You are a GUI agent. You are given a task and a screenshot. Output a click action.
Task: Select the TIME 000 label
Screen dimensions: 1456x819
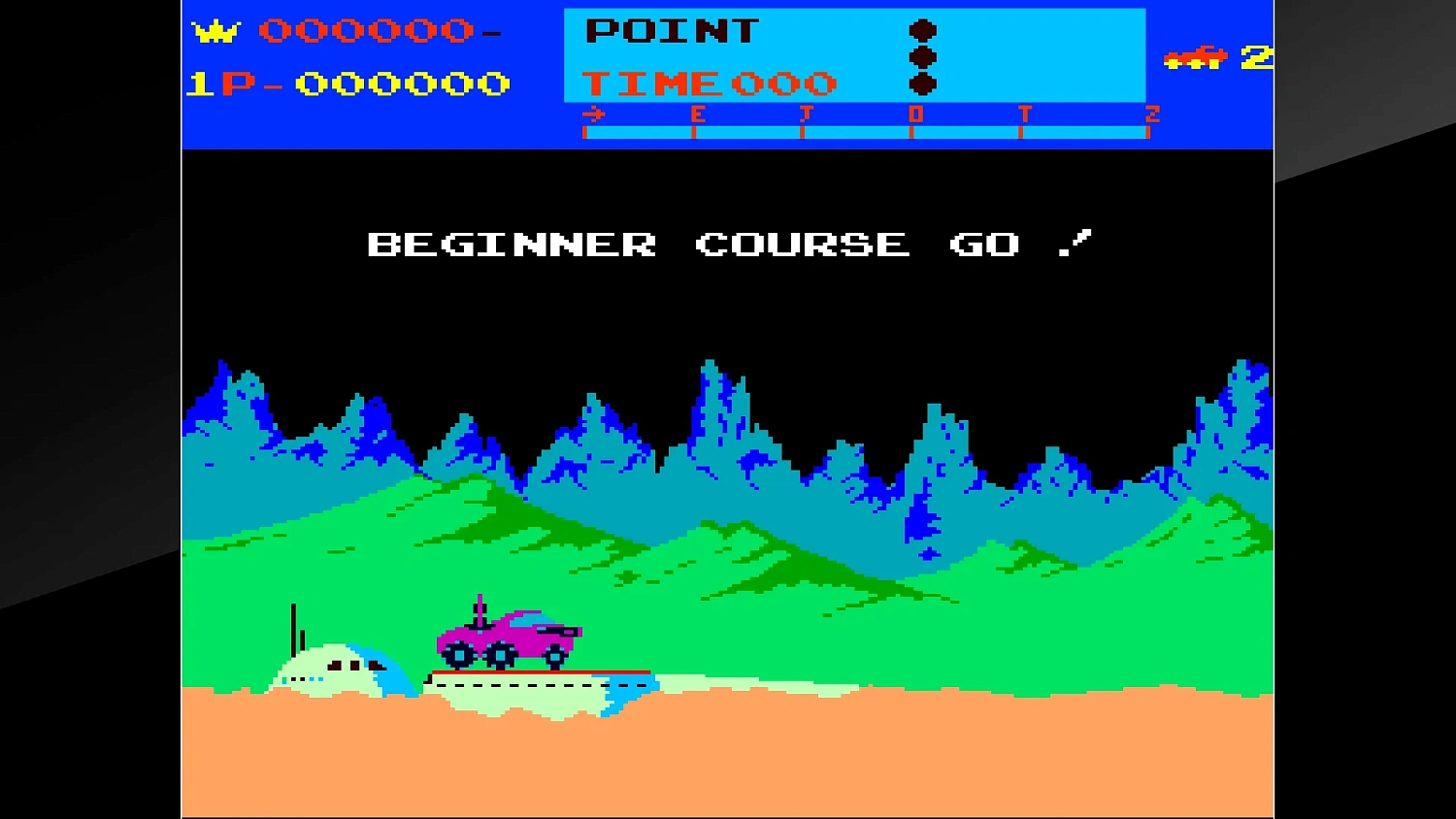click(709, 82)
